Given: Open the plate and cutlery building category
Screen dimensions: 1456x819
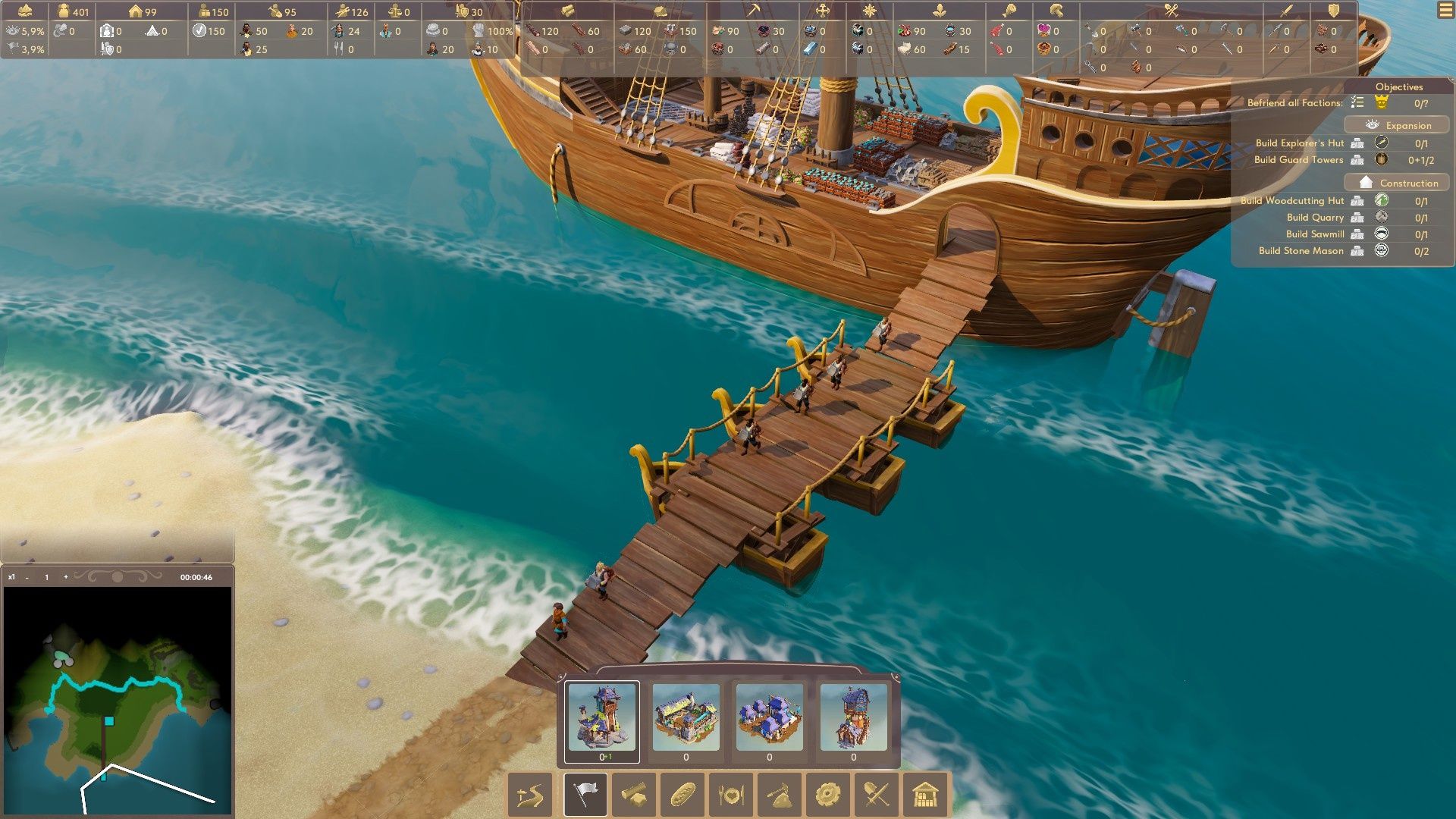Looking at the screenshot, I should (731, 795).
